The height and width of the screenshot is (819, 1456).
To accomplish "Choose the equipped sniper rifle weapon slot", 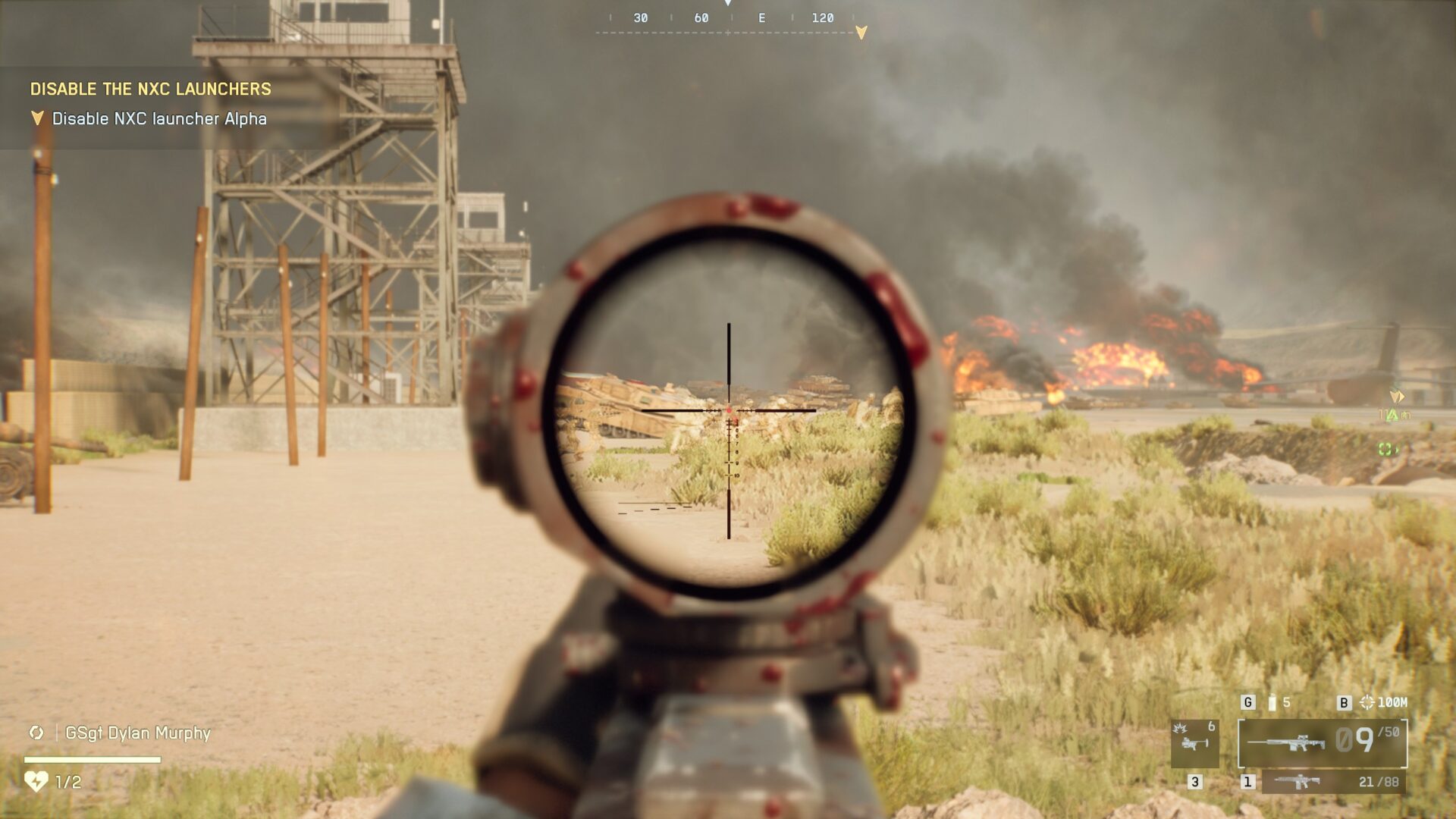I will [x=1322, y=742].
